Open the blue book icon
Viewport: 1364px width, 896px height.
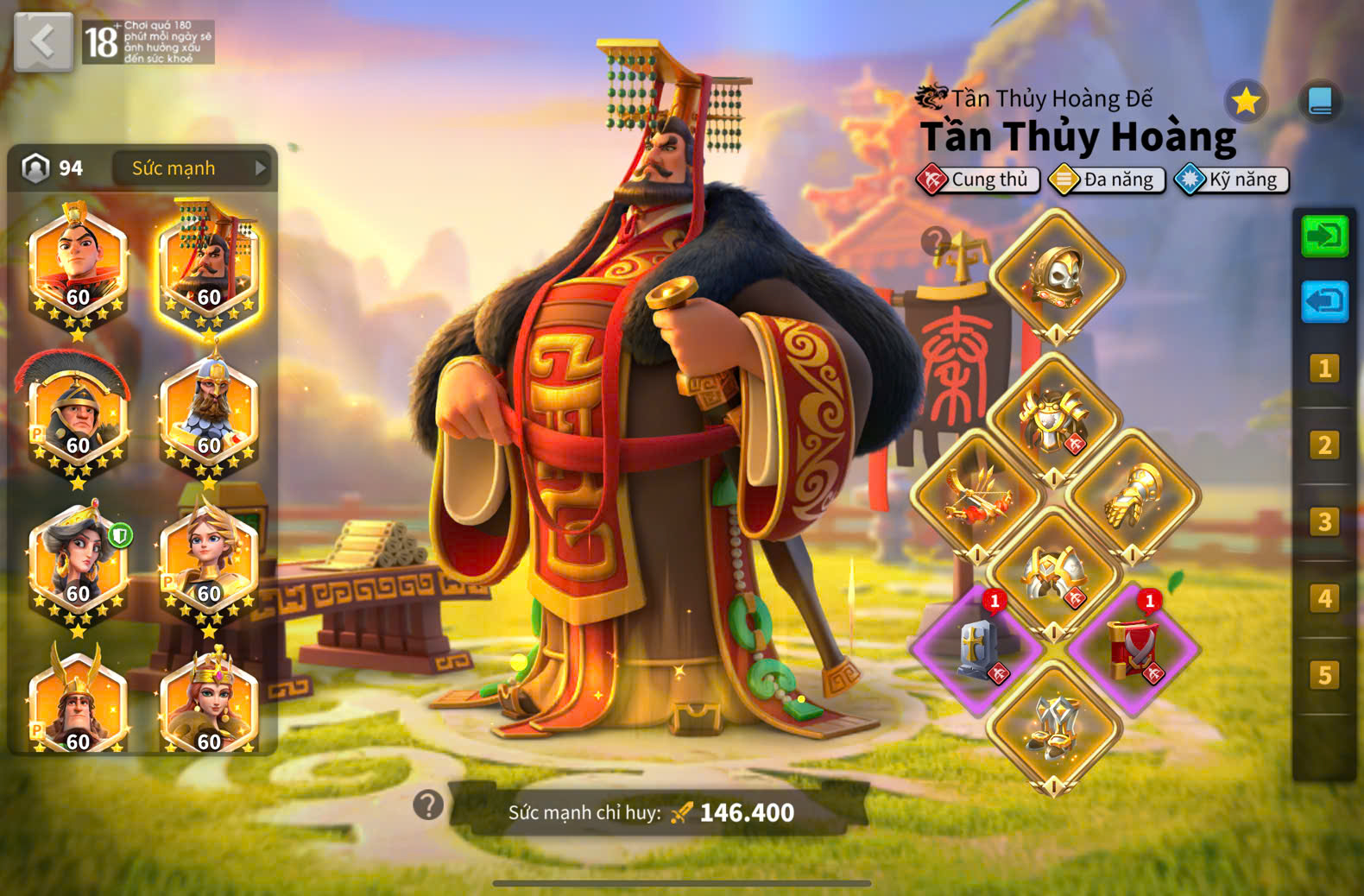click(1319, 102)
